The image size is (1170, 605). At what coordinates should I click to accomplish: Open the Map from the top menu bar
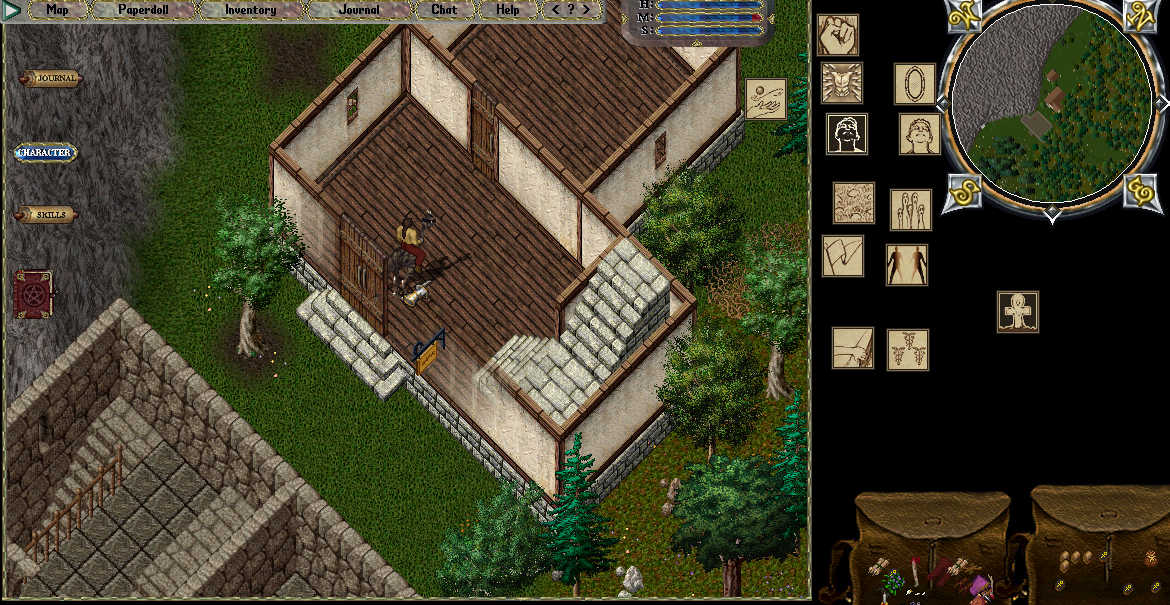pos(57,10)
